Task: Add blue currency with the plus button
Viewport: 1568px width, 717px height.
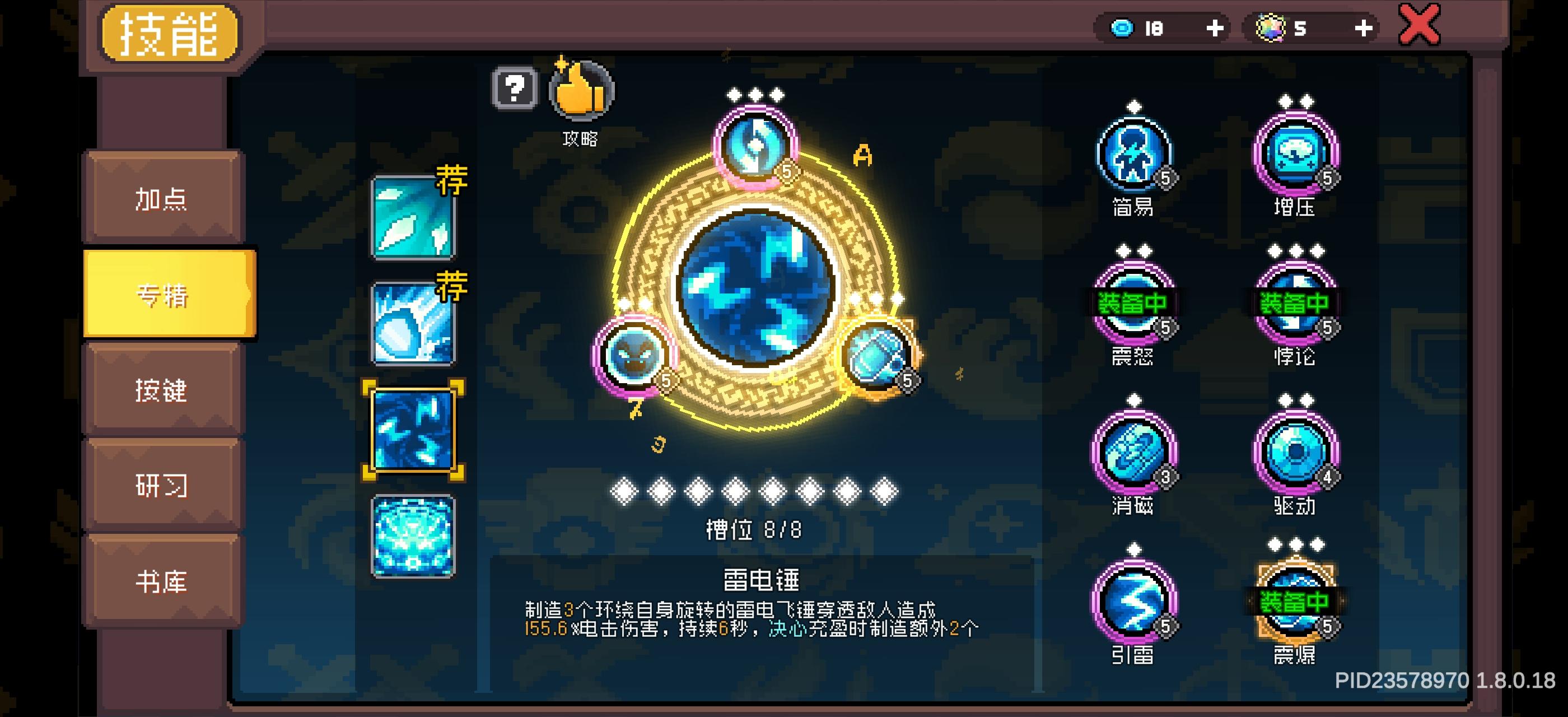Action: click(1216, 28)
